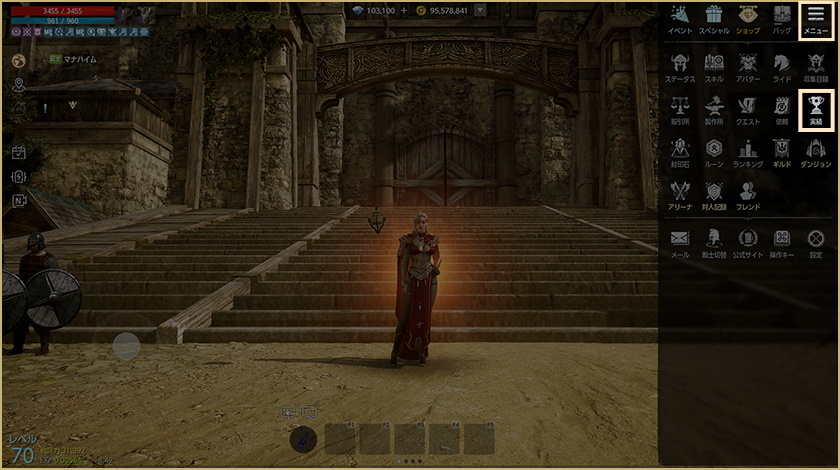Enter the ダンジョン dungeon list

click(x=815, y=152)
